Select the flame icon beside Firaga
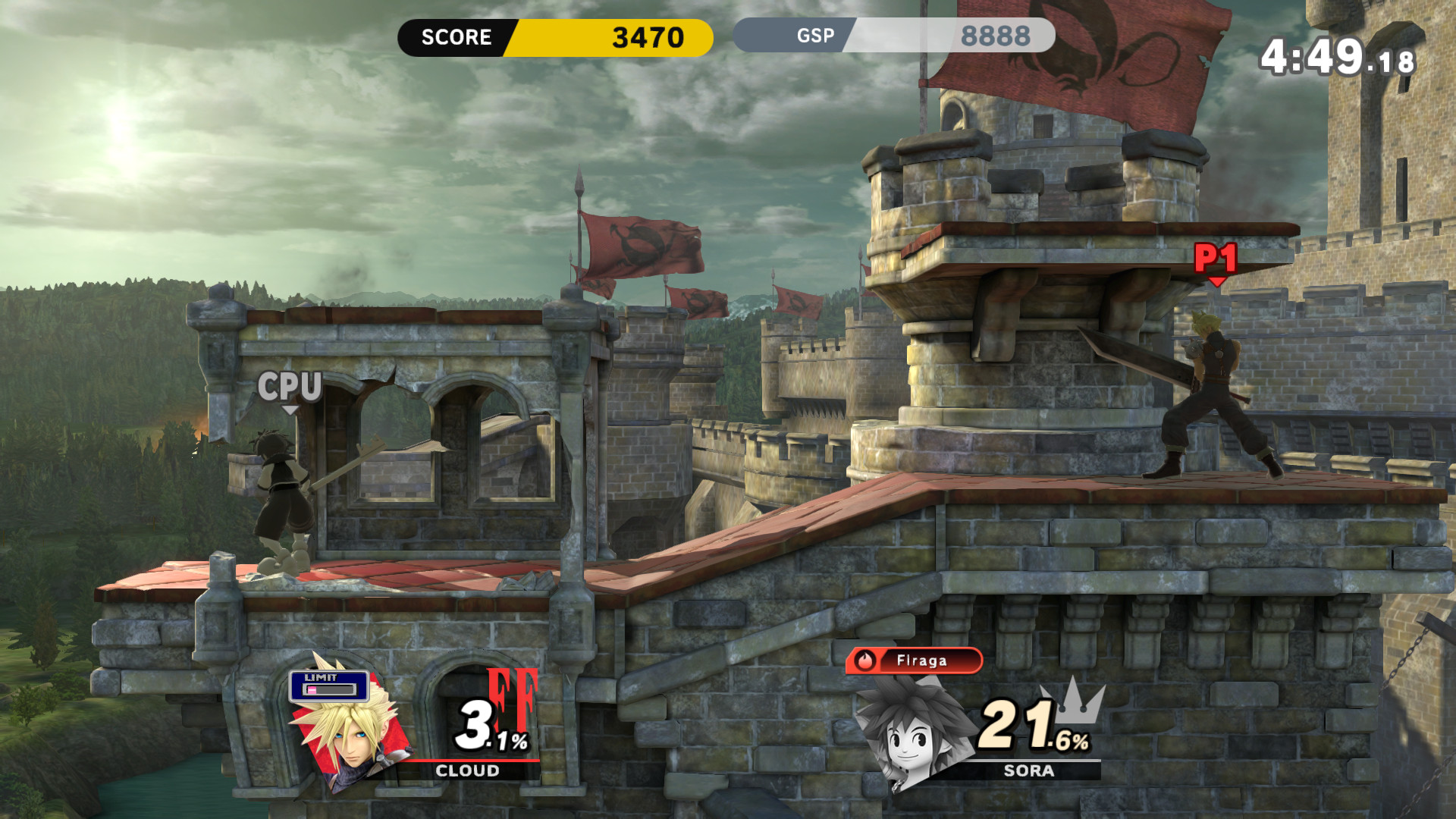This screenshot has height=819, width=1456. (x=866, y=661)
